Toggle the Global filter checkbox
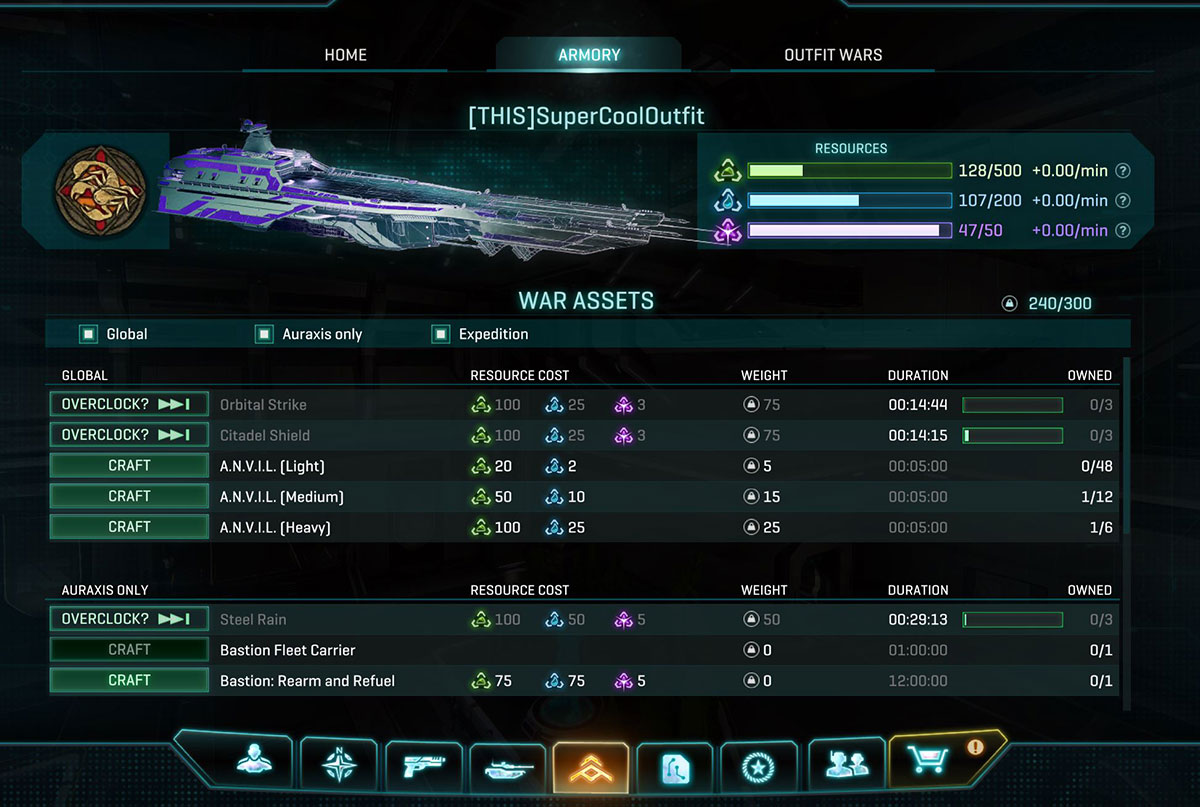The image size is (1200, 807). point(89,334)
